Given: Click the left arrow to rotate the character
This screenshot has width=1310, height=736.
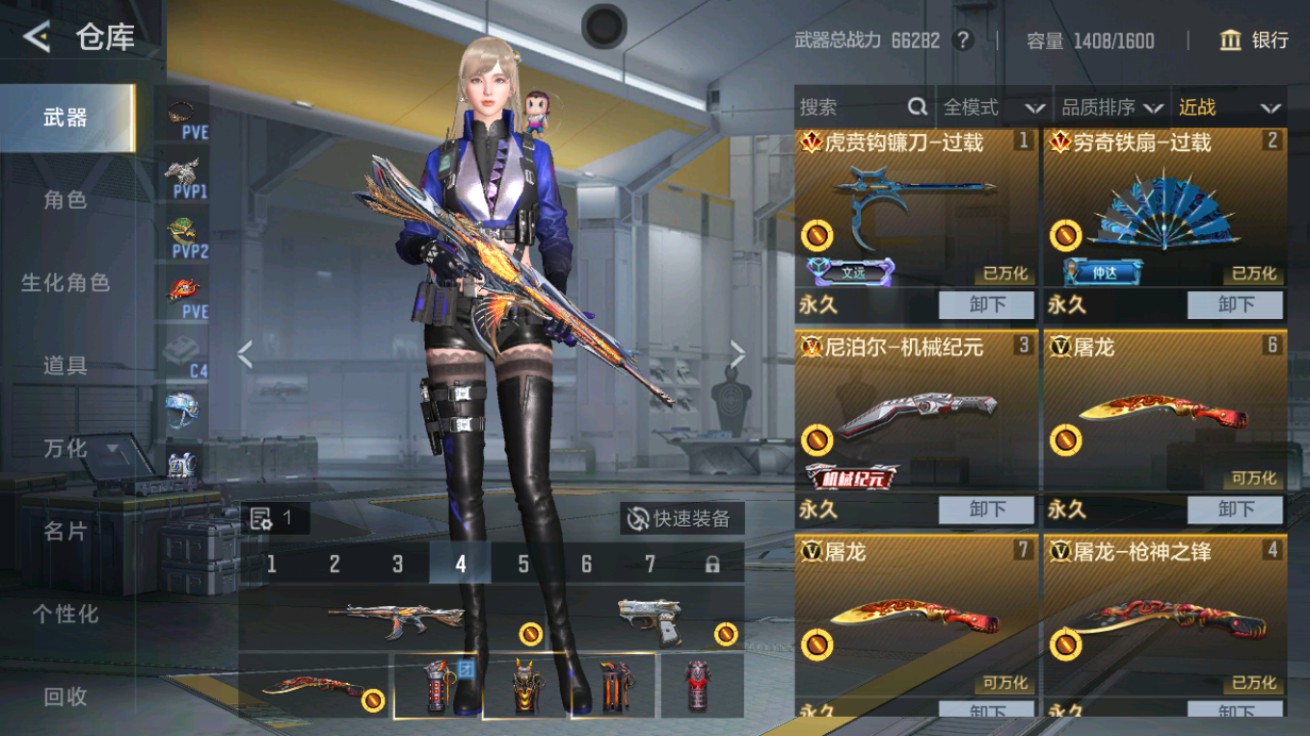Looking at the screenshot, I should (x=243, y=354).
